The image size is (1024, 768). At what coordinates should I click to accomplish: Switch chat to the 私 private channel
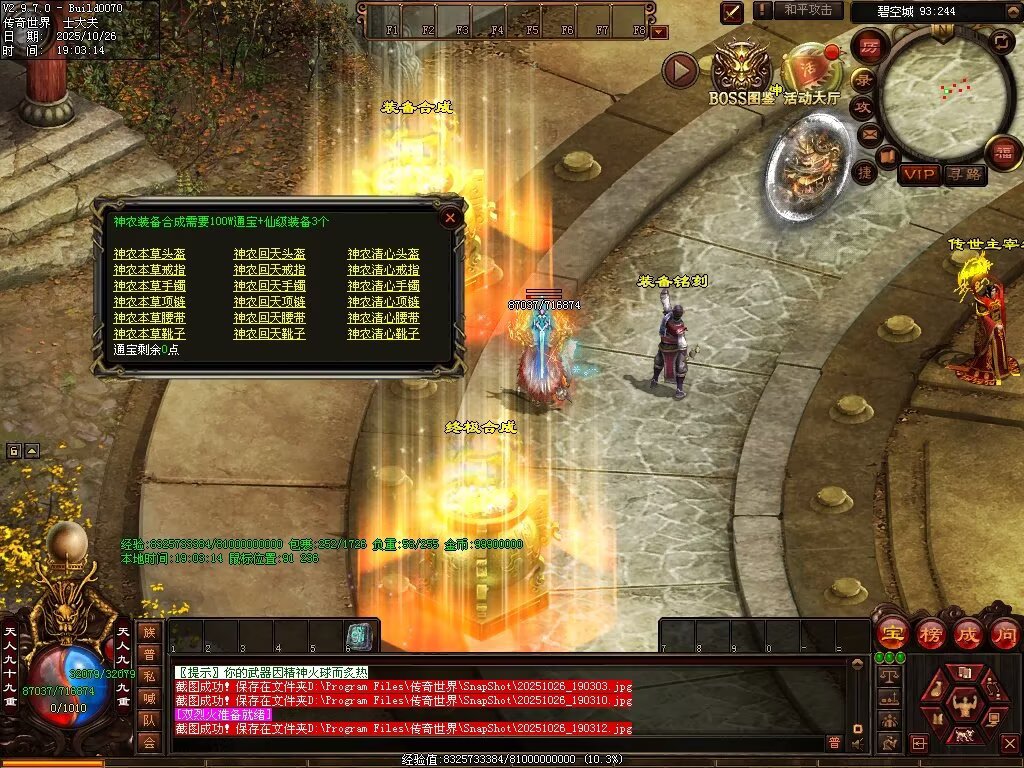click(x=149, y=675)
